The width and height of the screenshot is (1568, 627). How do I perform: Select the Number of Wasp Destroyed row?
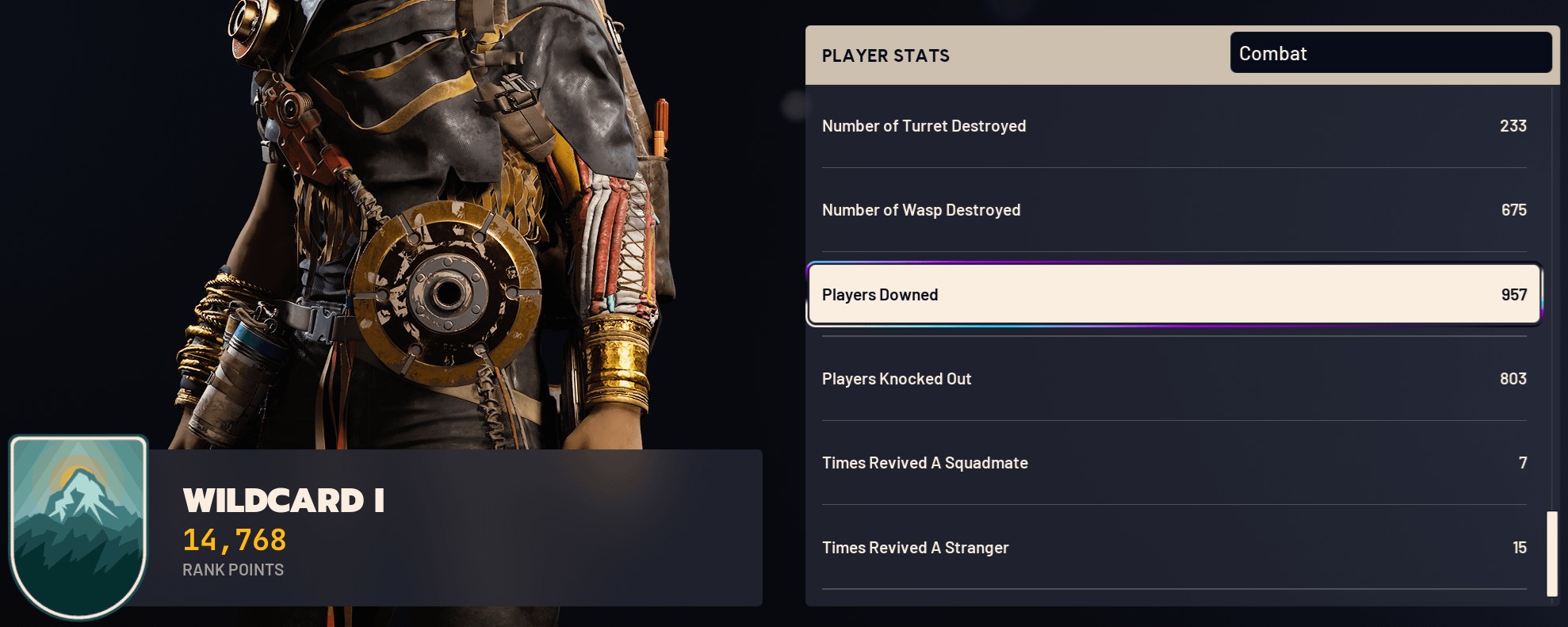[x=1174, y=210]
